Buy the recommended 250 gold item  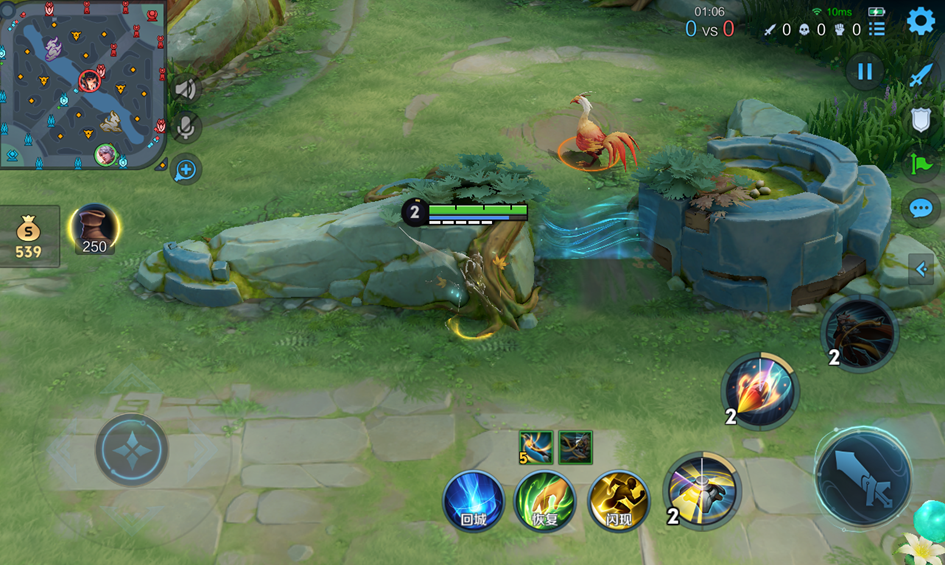point(95,229)
